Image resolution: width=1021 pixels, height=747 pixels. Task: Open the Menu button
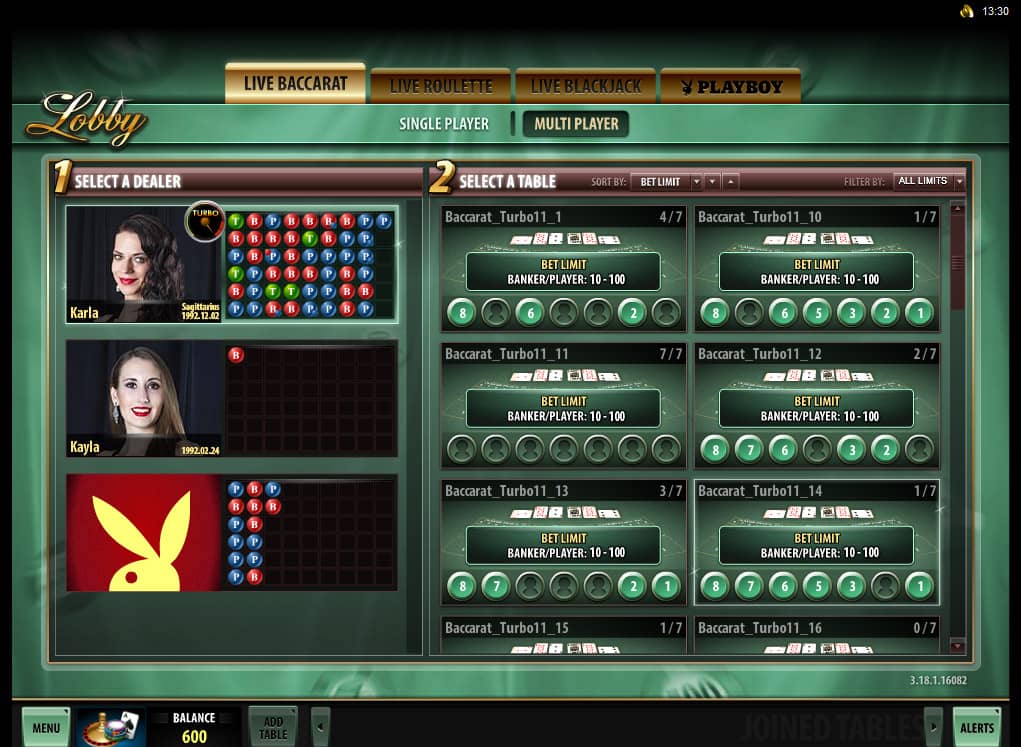tap(46, 728)
